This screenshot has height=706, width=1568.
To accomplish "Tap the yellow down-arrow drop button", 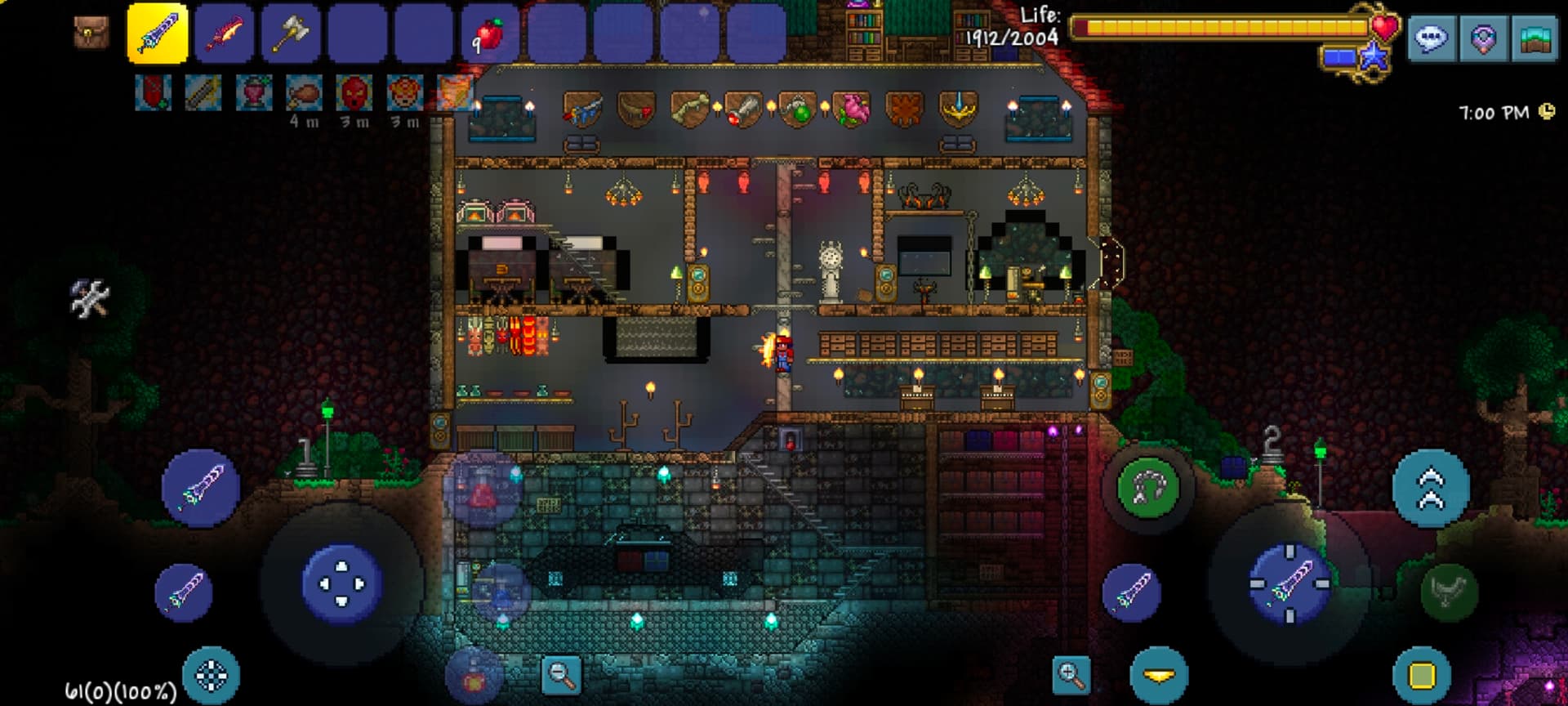I will tap(1159, 676).
